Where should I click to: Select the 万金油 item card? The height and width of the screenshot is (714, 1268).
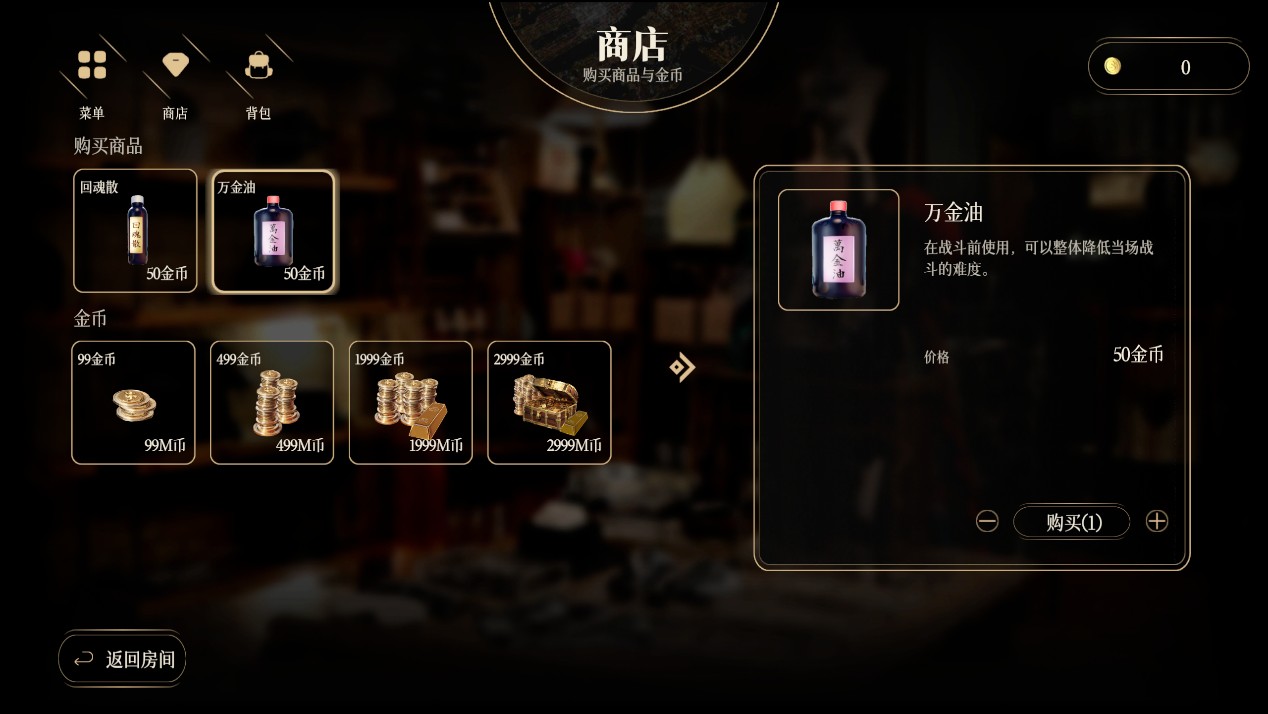click(x=273, y=231)
